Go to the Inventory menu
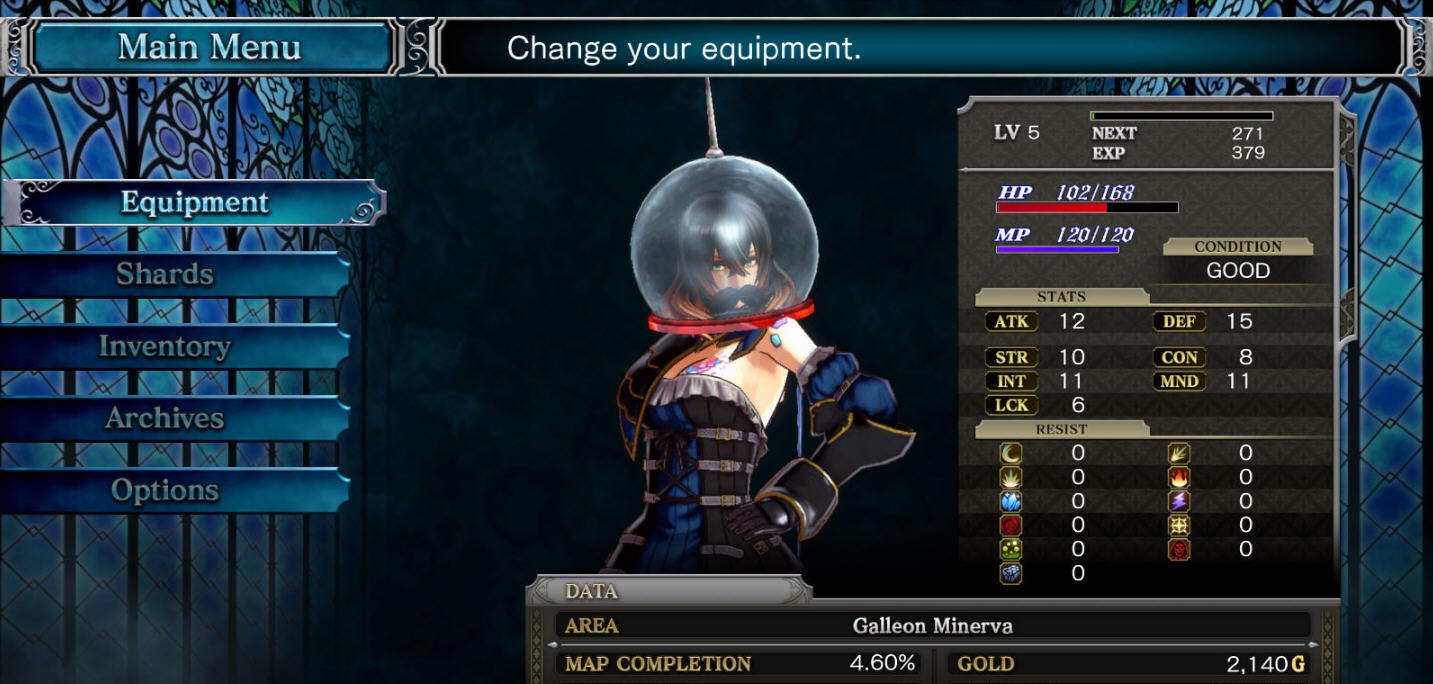The width and height of the screenshot is (1433, 684). coord(165,347)
